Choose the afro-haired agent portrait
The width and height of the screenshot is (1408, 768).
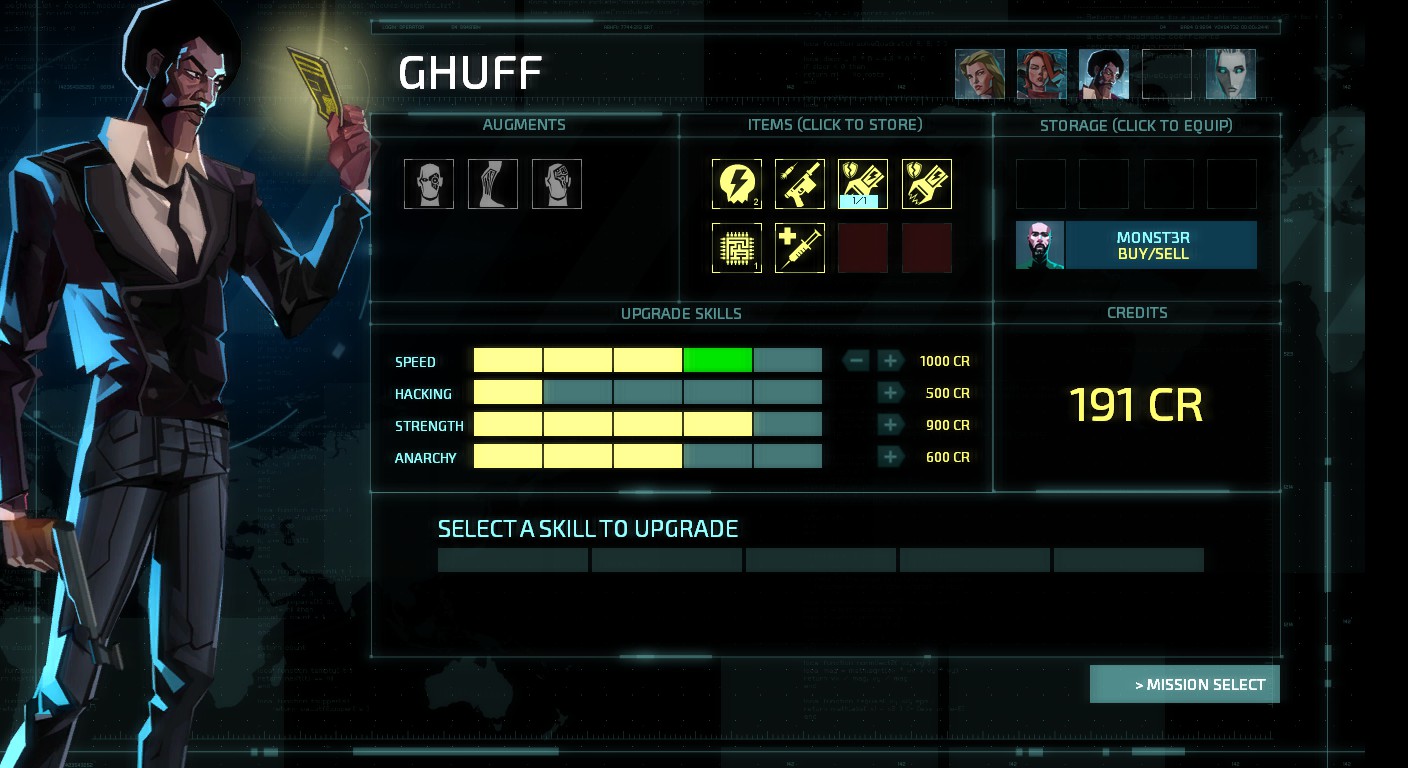coord(1104,75)
